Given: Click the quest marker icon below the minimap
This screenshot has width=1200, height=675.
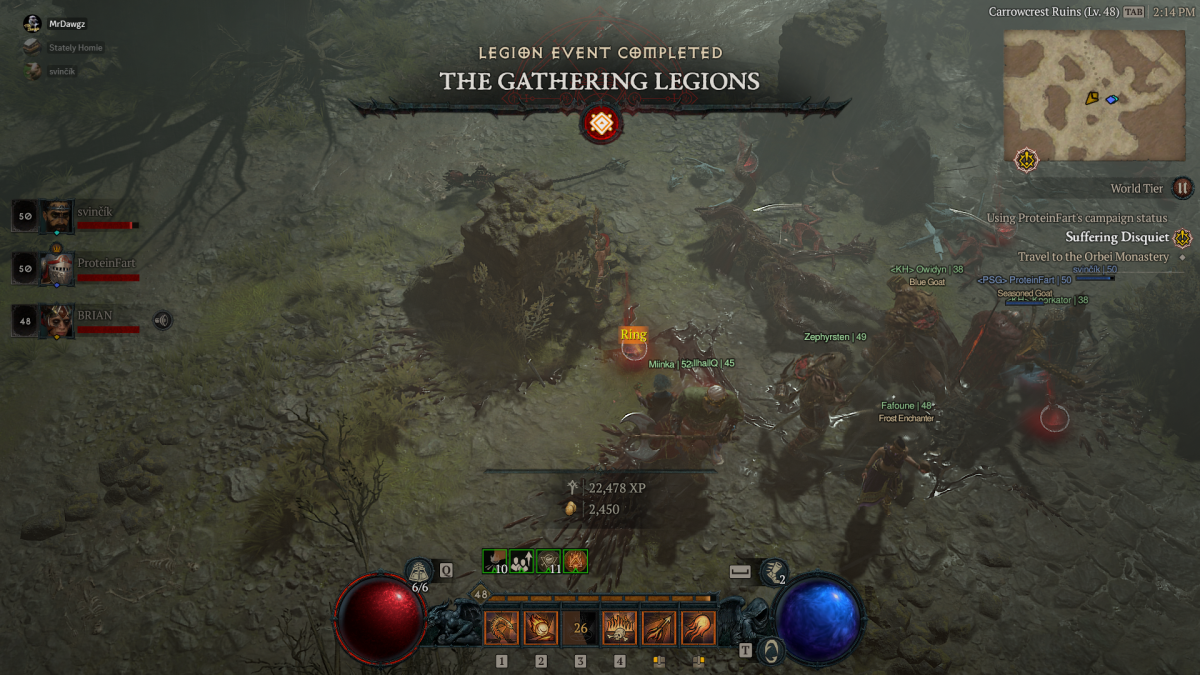Looking at the screenshot, I should [x=1026, y=159].
